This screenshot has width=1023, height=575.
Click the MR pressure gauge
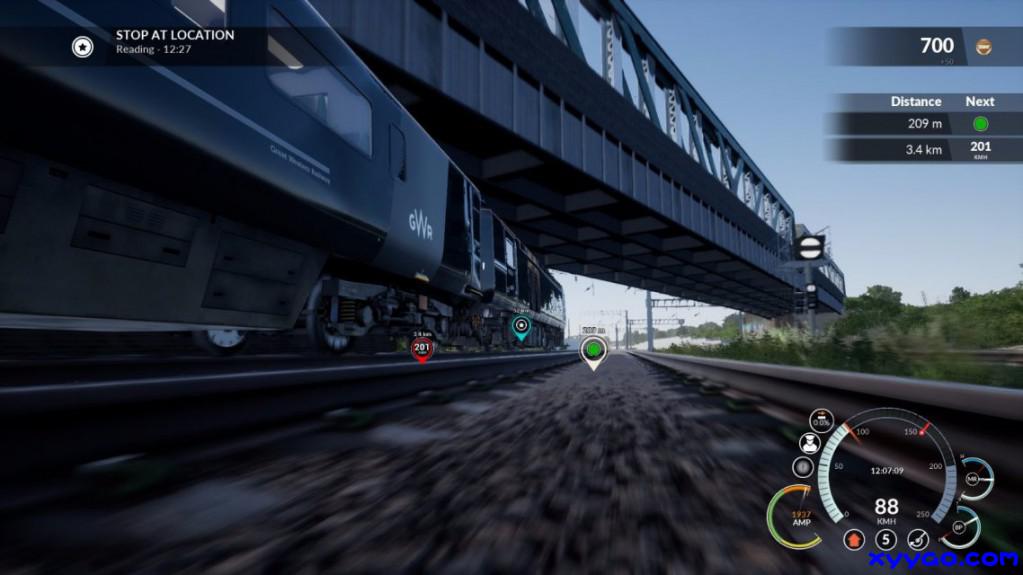click(973, 479)
